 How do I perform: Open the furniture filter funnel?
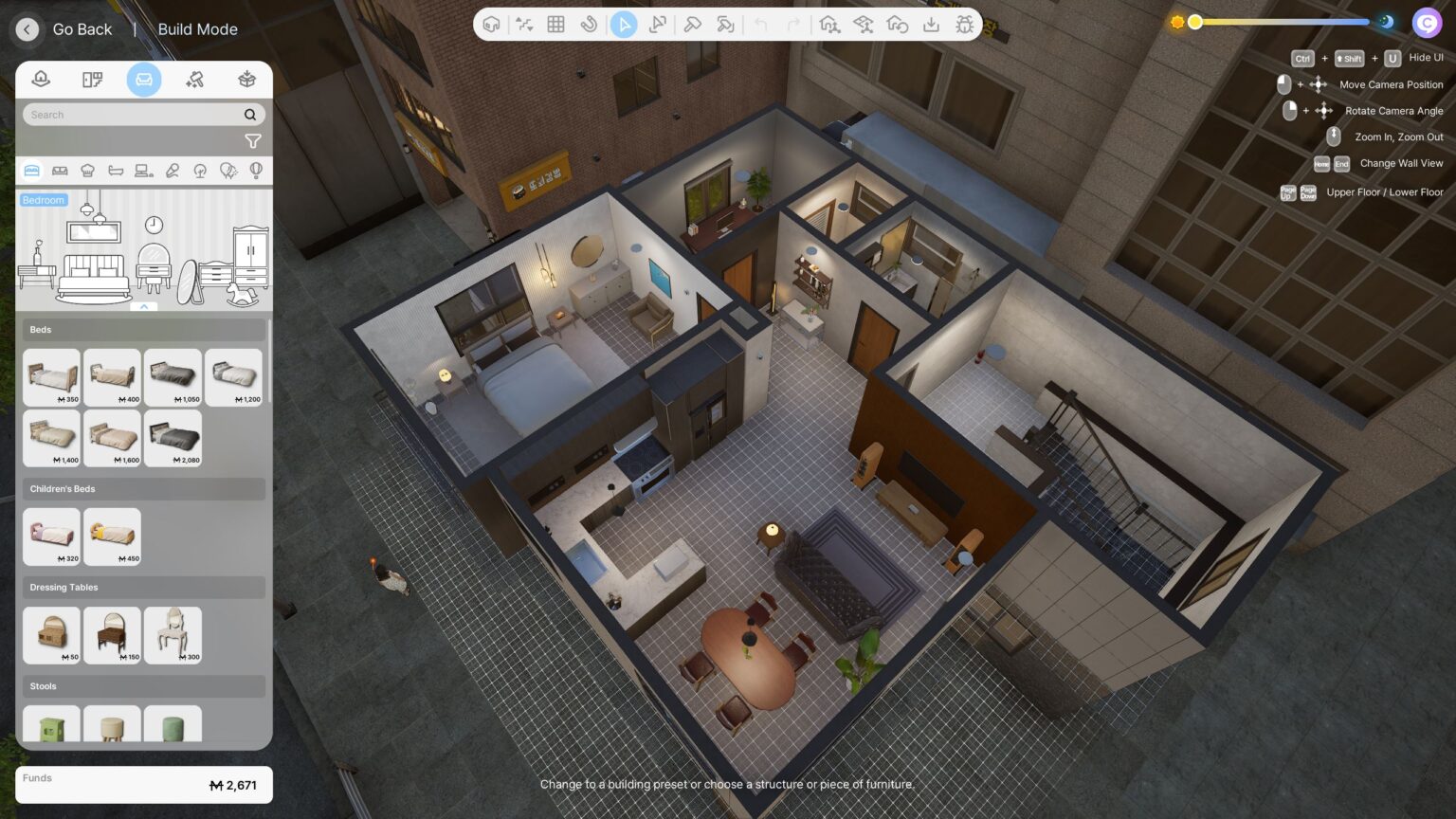coord(252,141)
